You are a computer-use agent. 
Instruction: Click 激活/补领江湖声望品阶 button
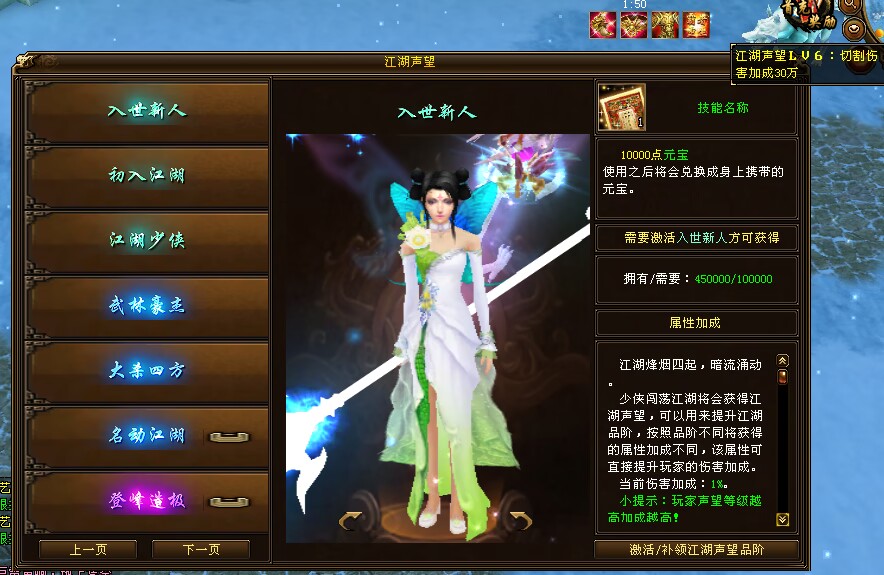point(696,550)
